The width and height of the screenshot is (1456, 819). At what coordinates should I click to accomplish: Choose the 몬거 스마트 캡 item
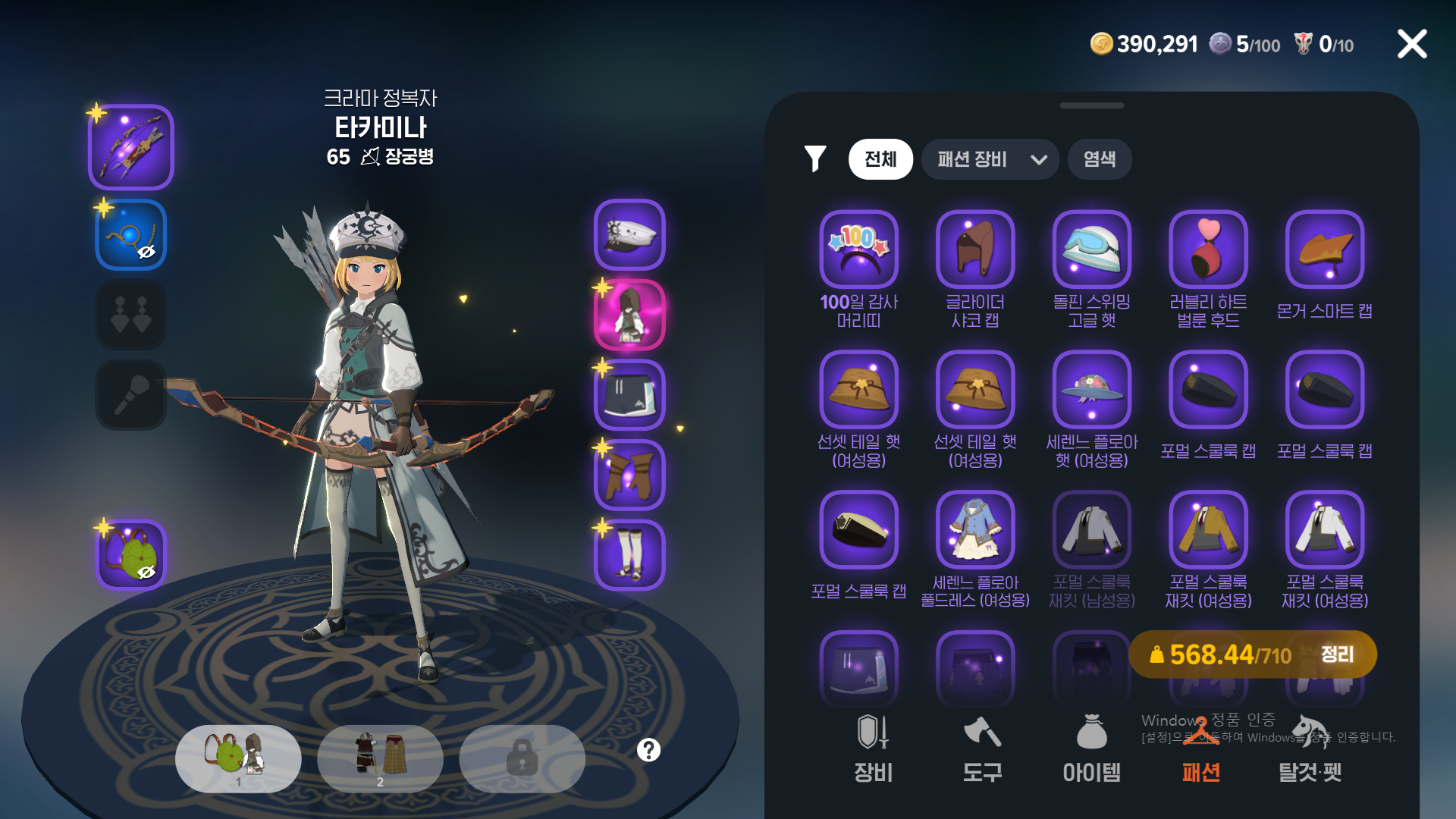[x=1325, y=249]
